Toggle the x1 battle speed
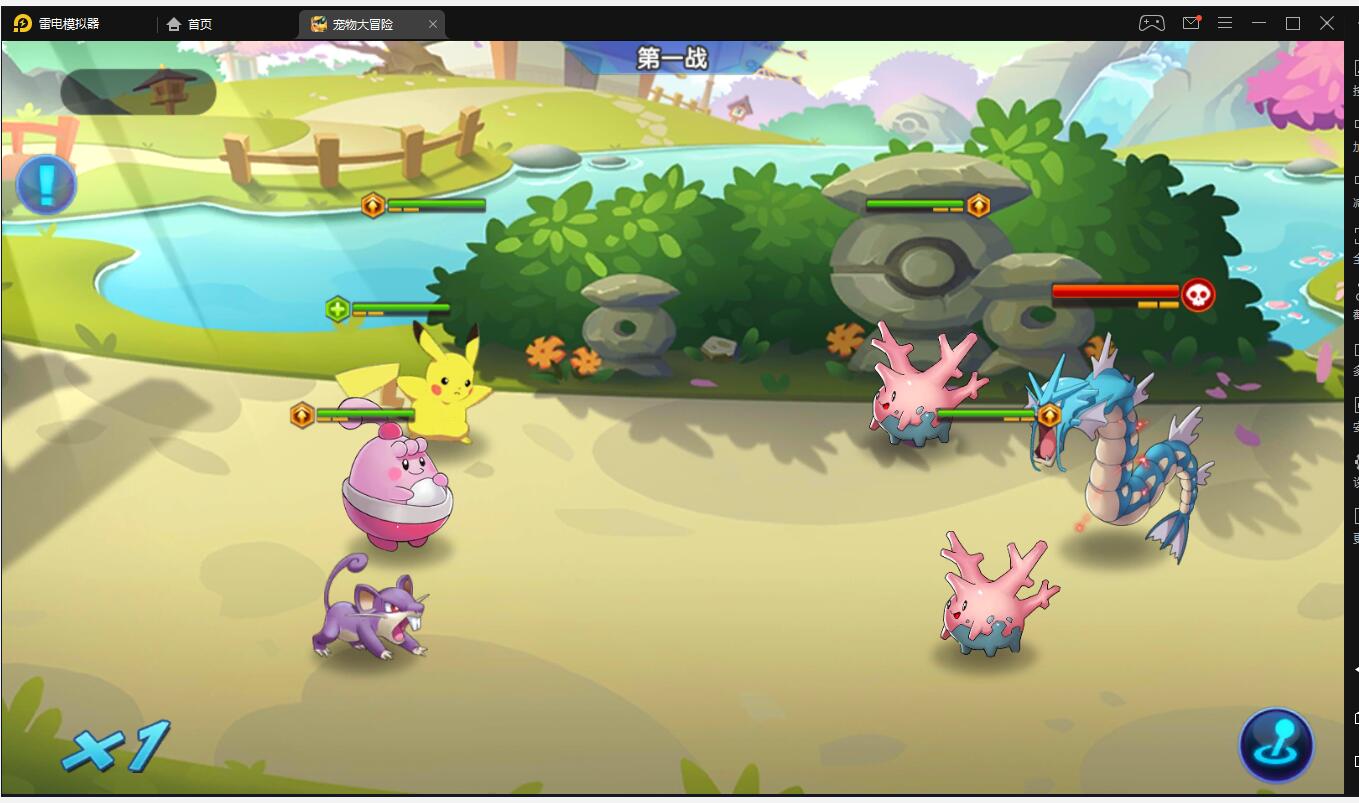Viewport: 1359px width, 803px height. [x=116, y=747]
